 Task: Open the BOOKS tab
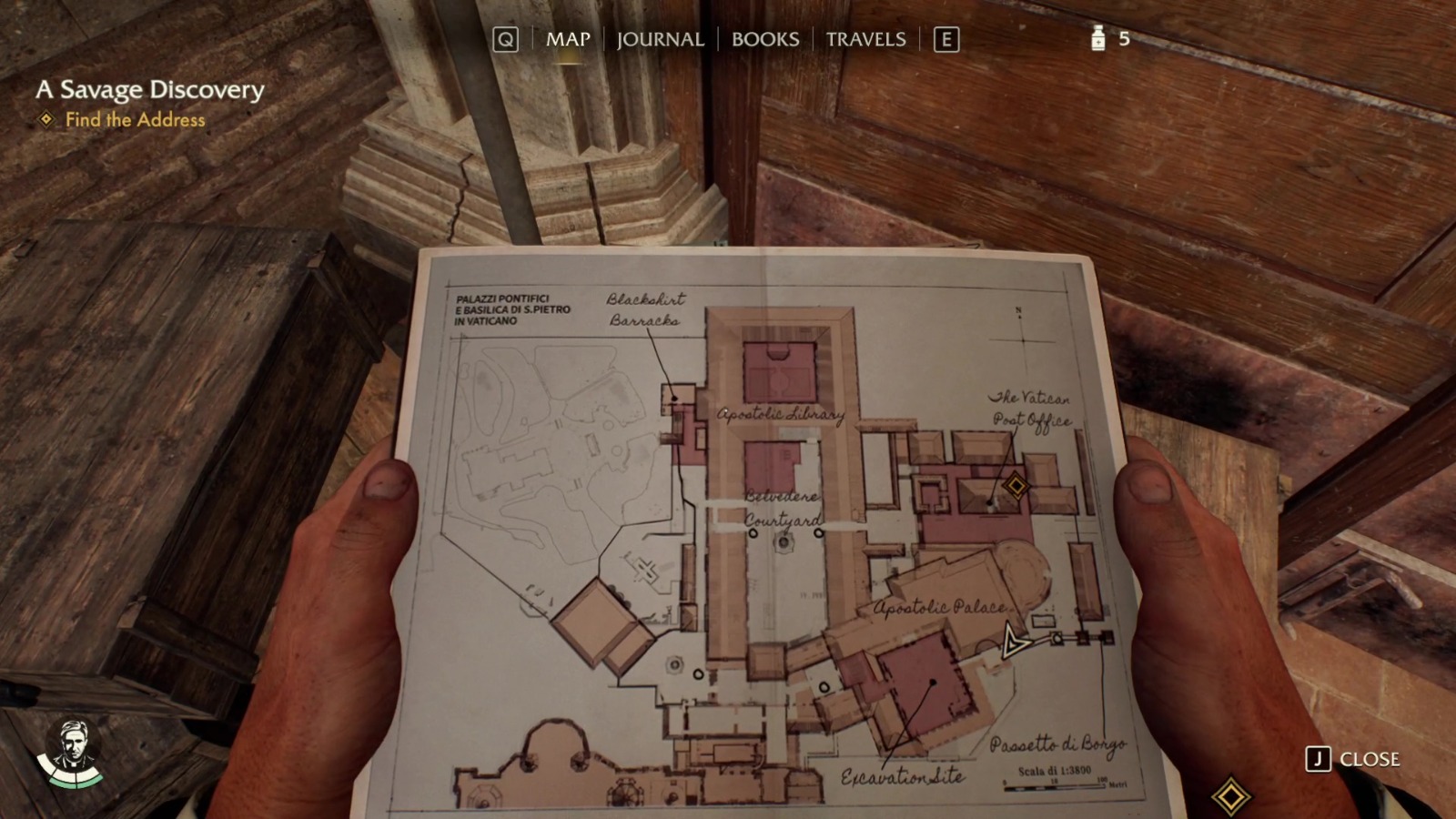click(763, 39)
